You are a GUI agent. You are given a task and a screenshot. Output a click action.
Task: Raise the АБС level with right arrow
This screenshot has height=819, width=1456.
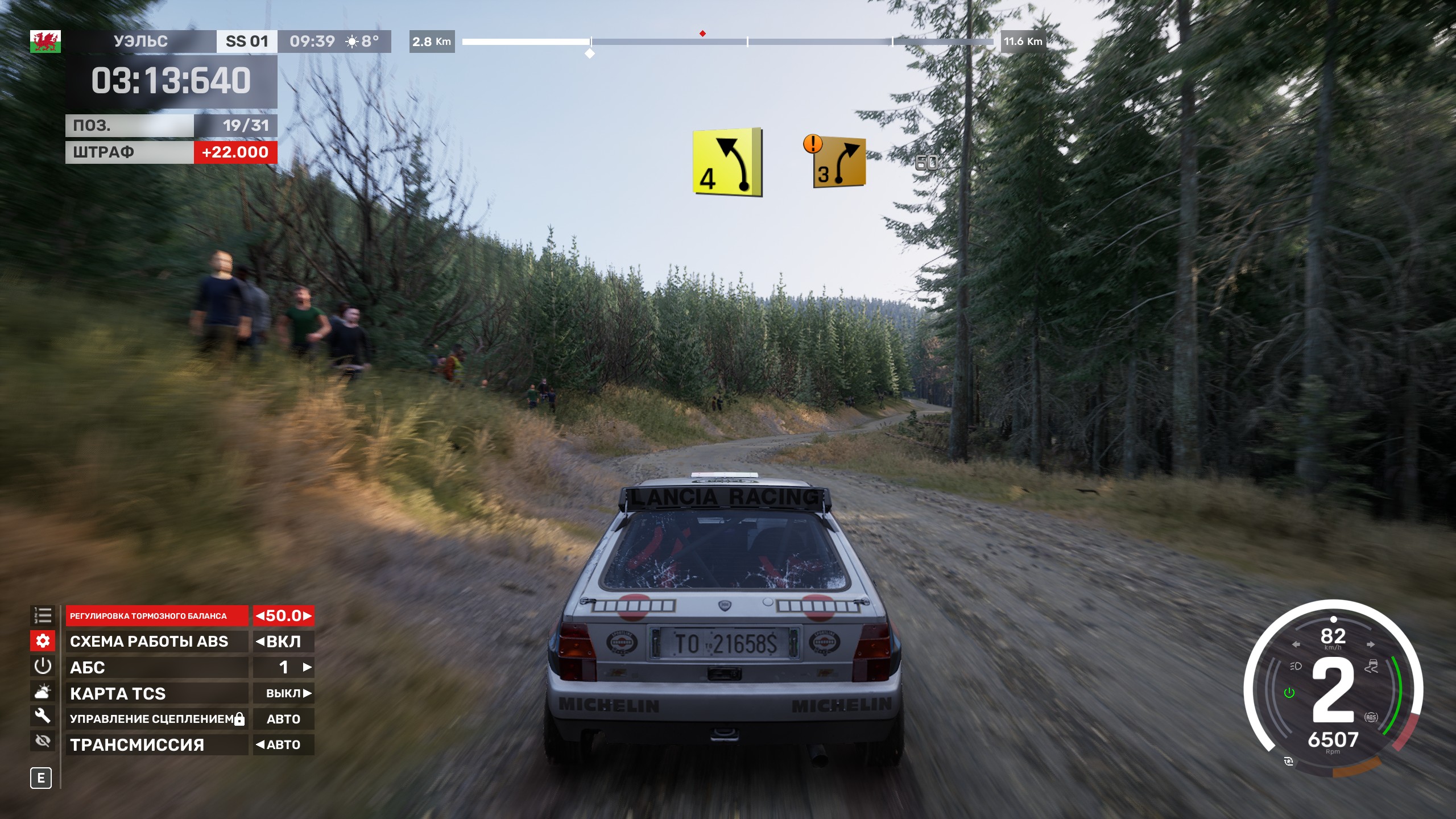point(307,667)
